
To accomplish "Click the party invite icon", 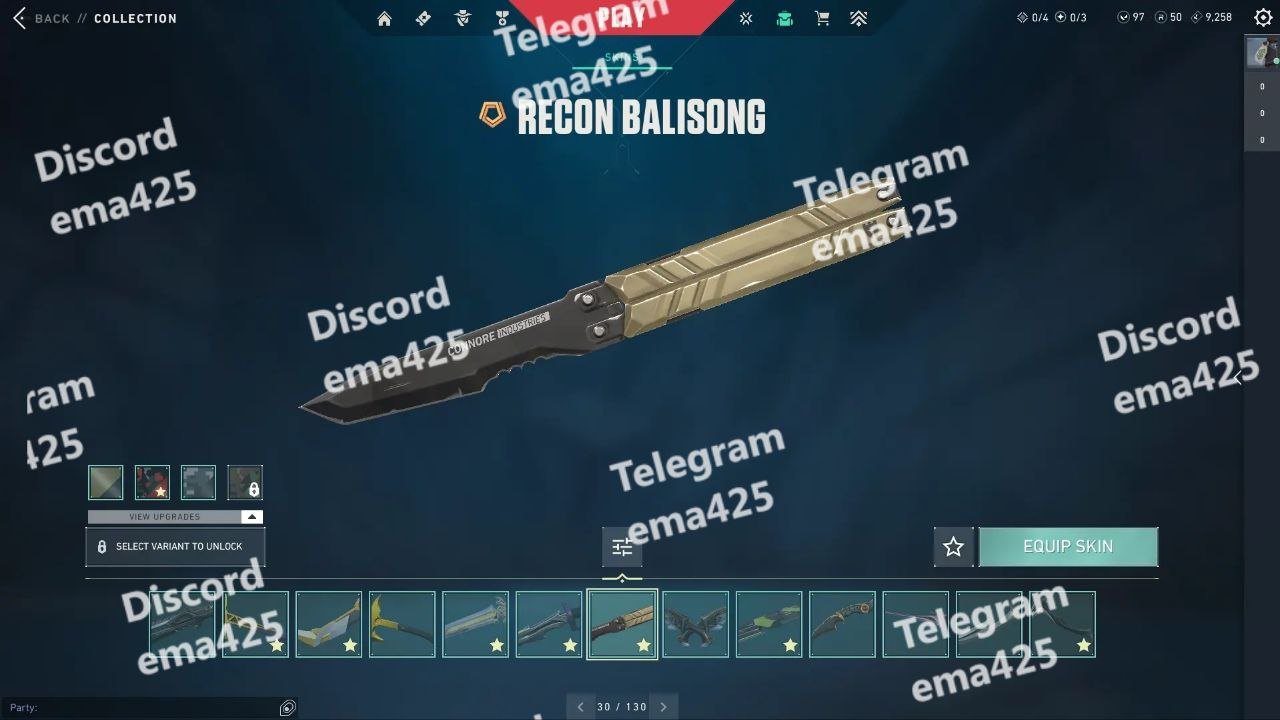I will 288,708.
